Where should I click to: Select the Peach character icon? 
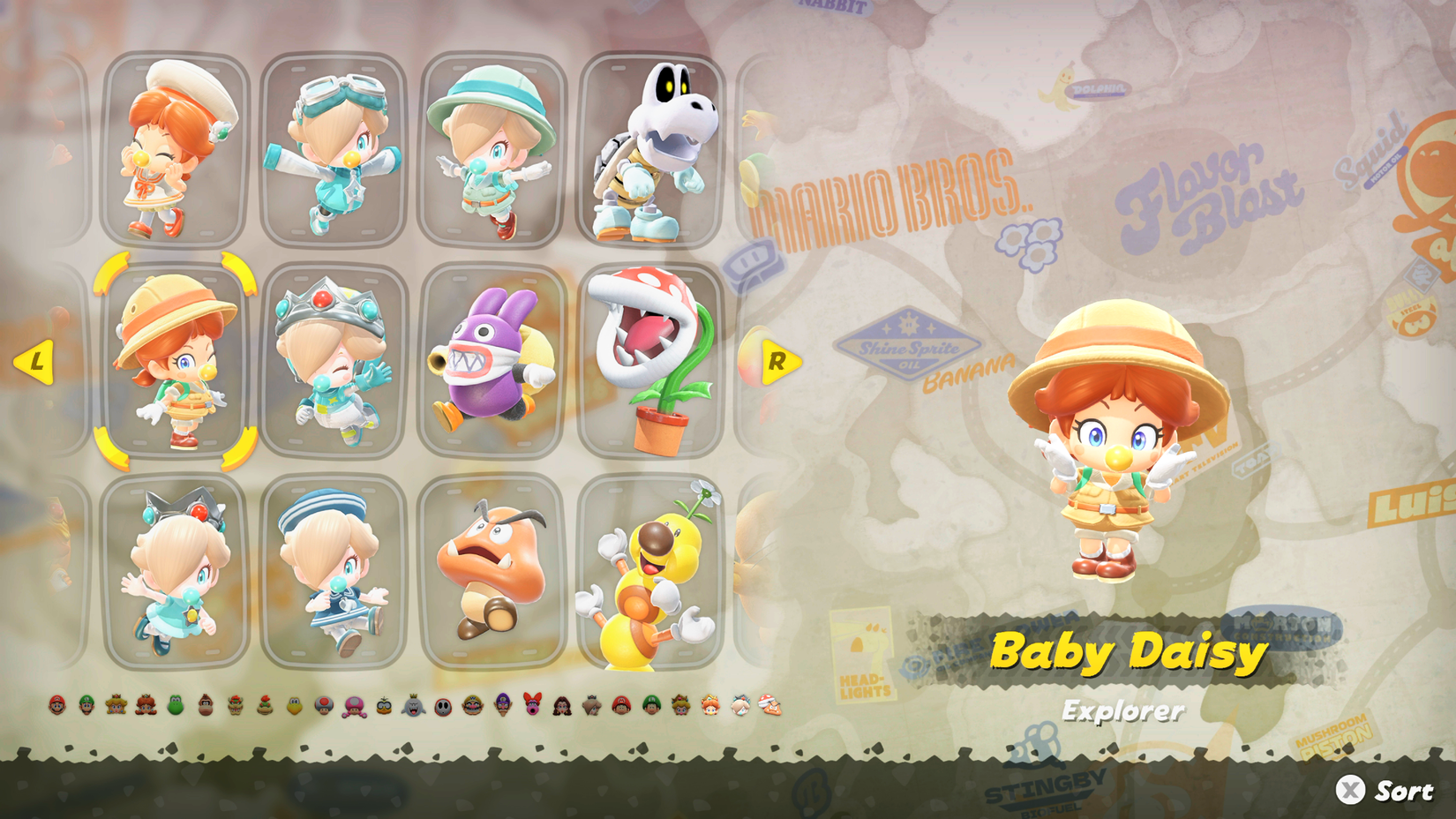pyautogui.click(x=116, y=706)
